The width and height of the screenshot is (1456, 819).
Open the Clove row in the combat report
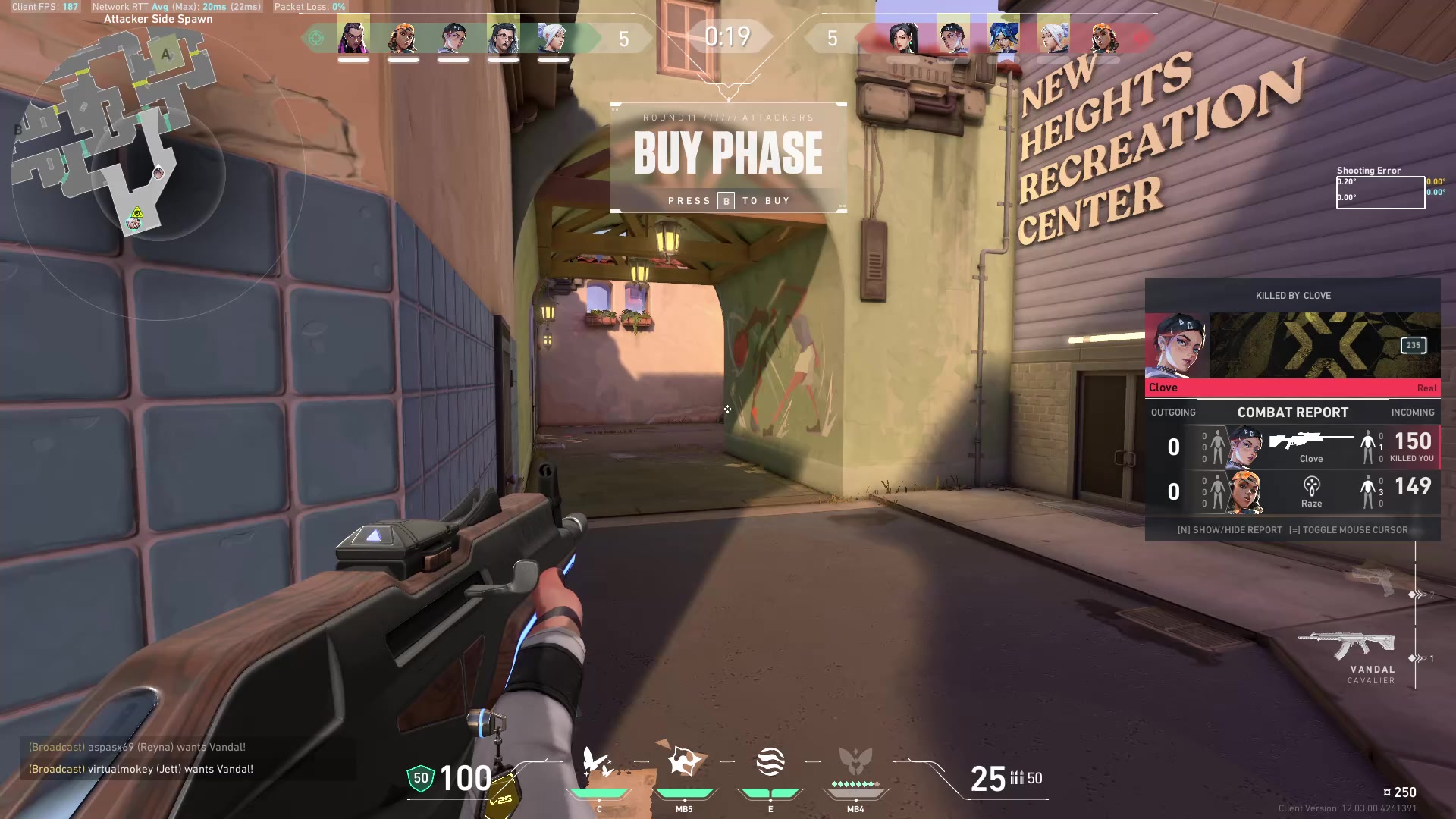pos(1292,447)
